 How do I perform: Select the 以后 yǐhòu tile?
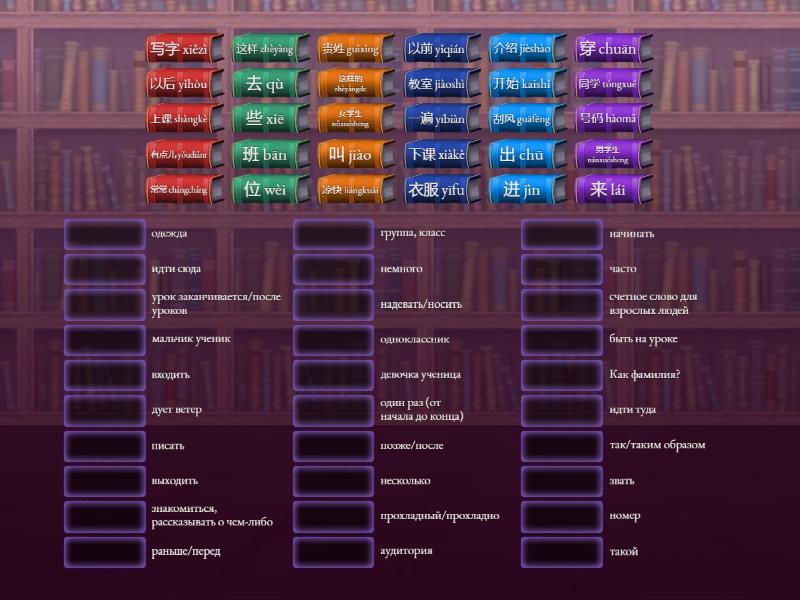click(178, 84)
